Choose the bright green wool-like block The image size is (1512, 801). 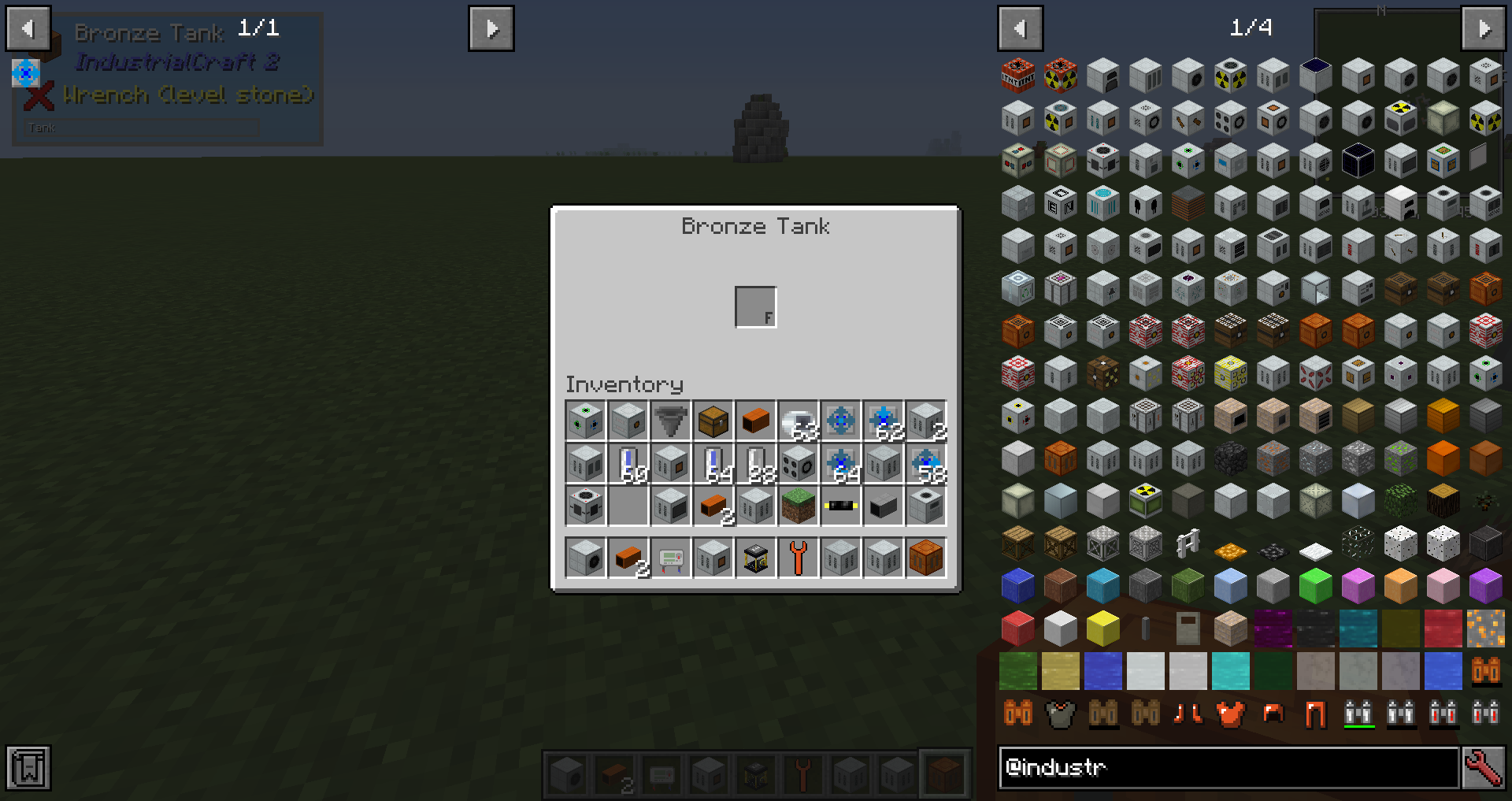pyautogui.click(x=1315, y=587)
